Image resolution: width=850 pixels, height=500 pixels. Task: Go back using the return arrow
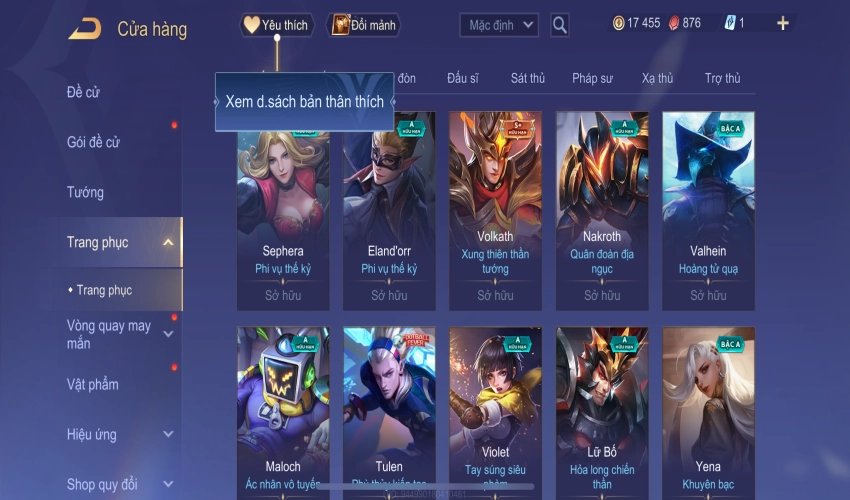(85, 28)
